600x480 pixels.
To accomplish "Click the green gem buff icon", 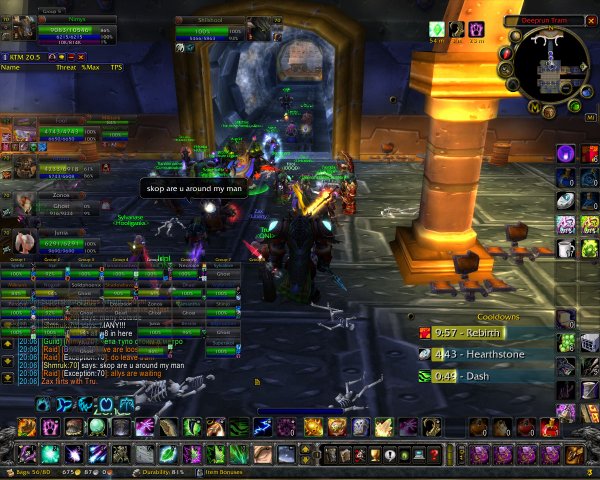I will 436,30.
